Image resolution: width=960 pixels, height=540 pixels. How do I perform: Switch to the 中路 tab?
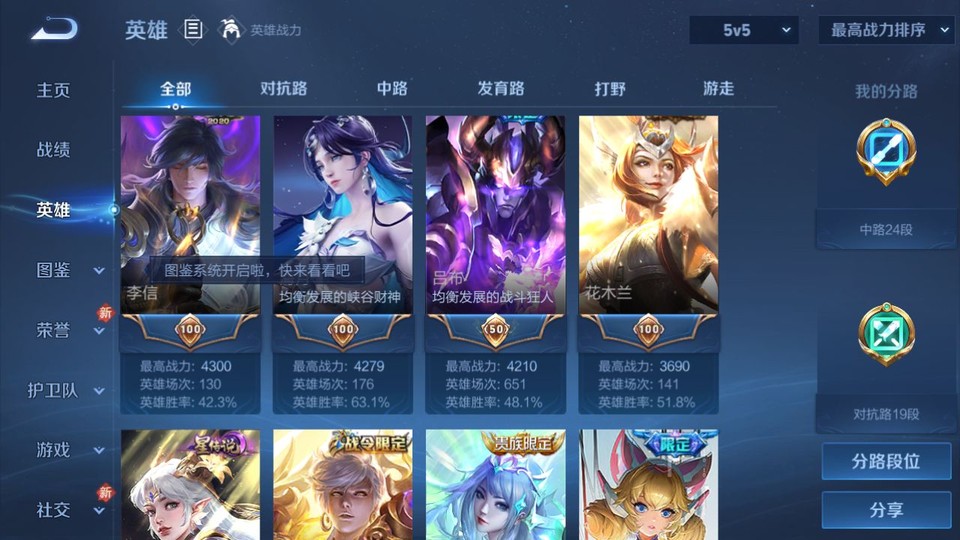[x=392, y=89]
